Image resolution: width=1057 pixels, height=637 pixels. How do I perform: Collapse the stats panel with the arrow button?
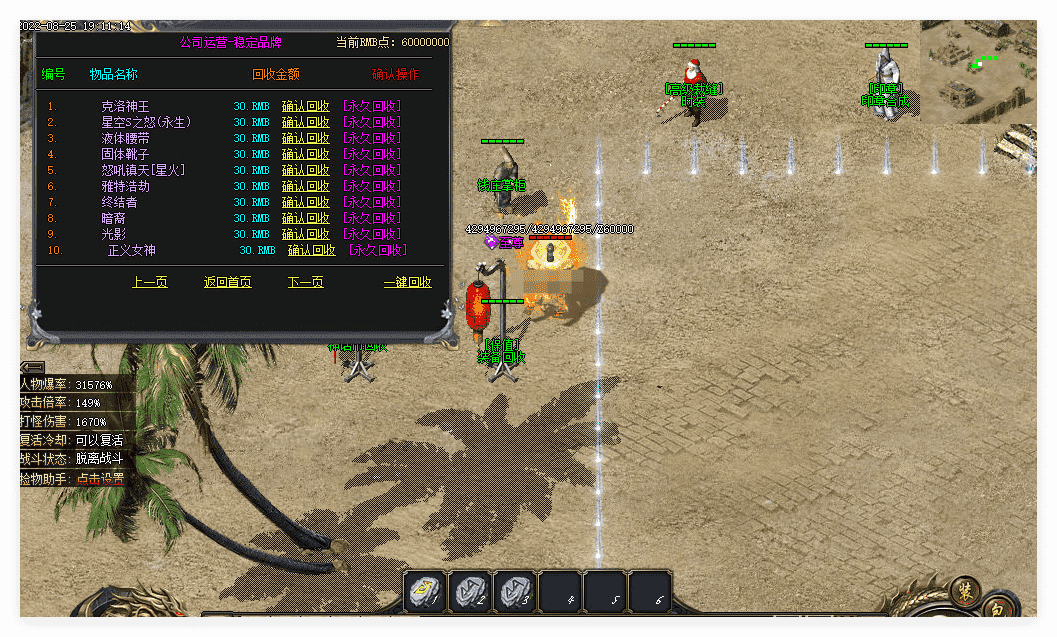(31, 367)
